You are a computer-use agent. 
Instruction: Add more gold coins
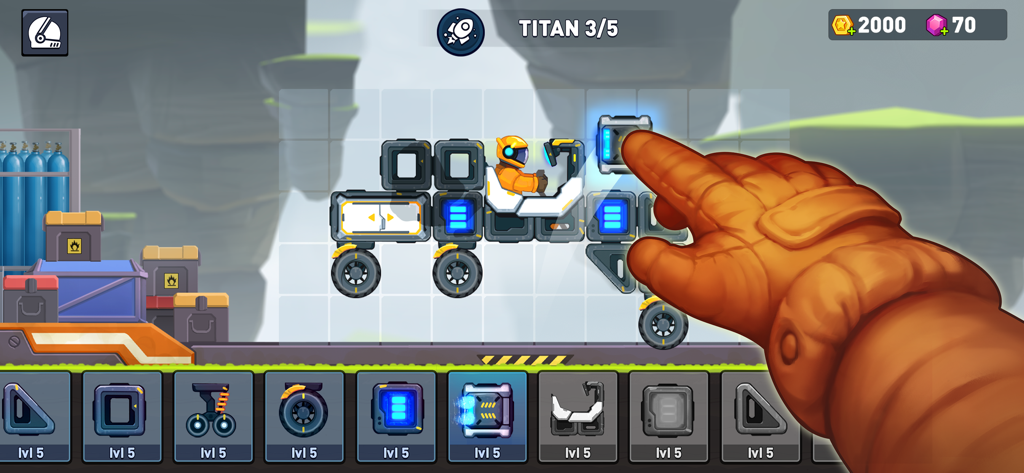tap(843, 26)
